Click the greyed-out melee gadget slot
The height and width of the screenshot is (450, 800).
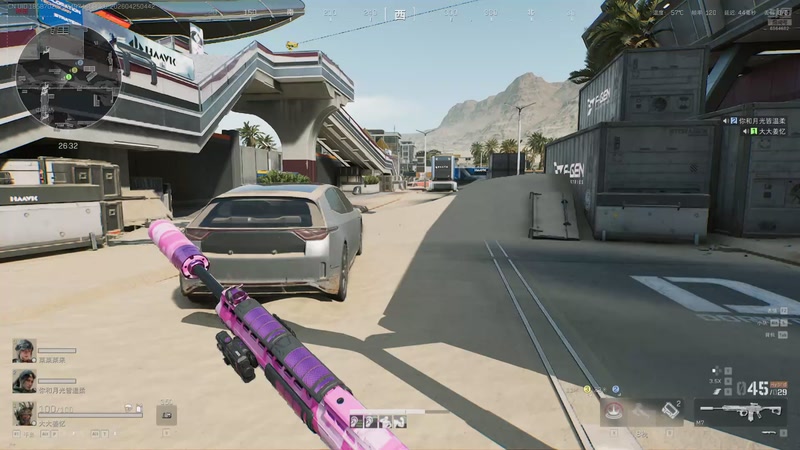click(642, 410)
